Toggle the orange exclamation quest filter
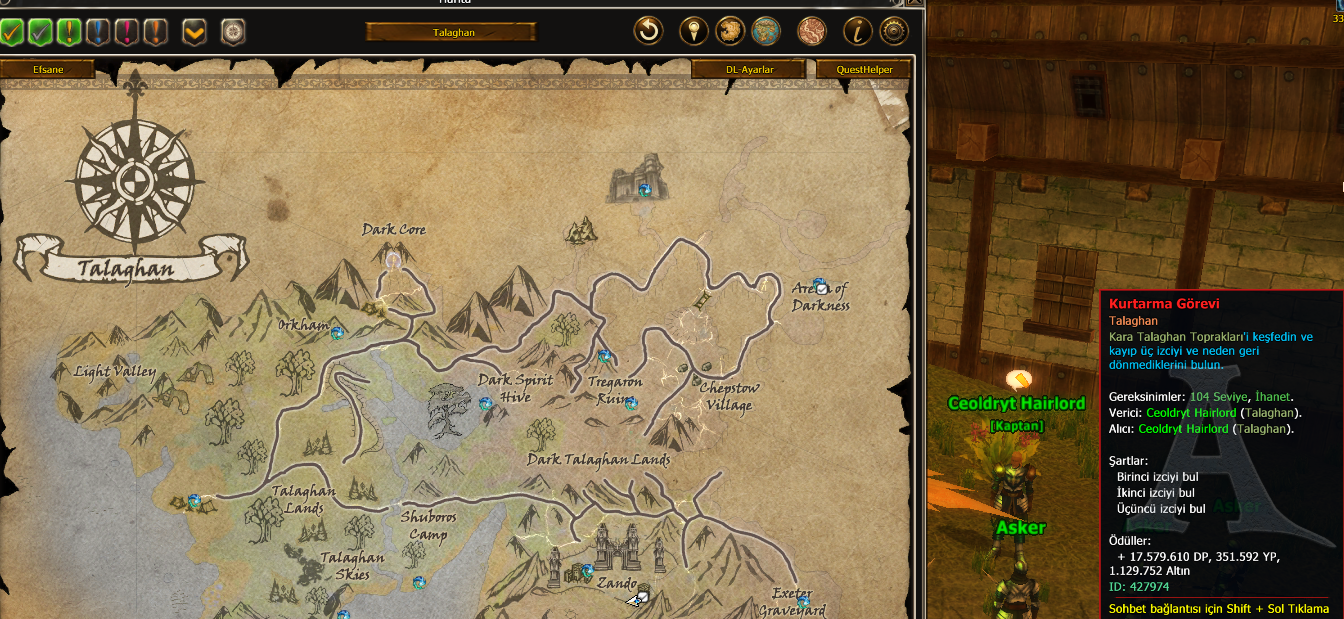1344x619 pixels. pyautogui.click(x=155, y=32)
